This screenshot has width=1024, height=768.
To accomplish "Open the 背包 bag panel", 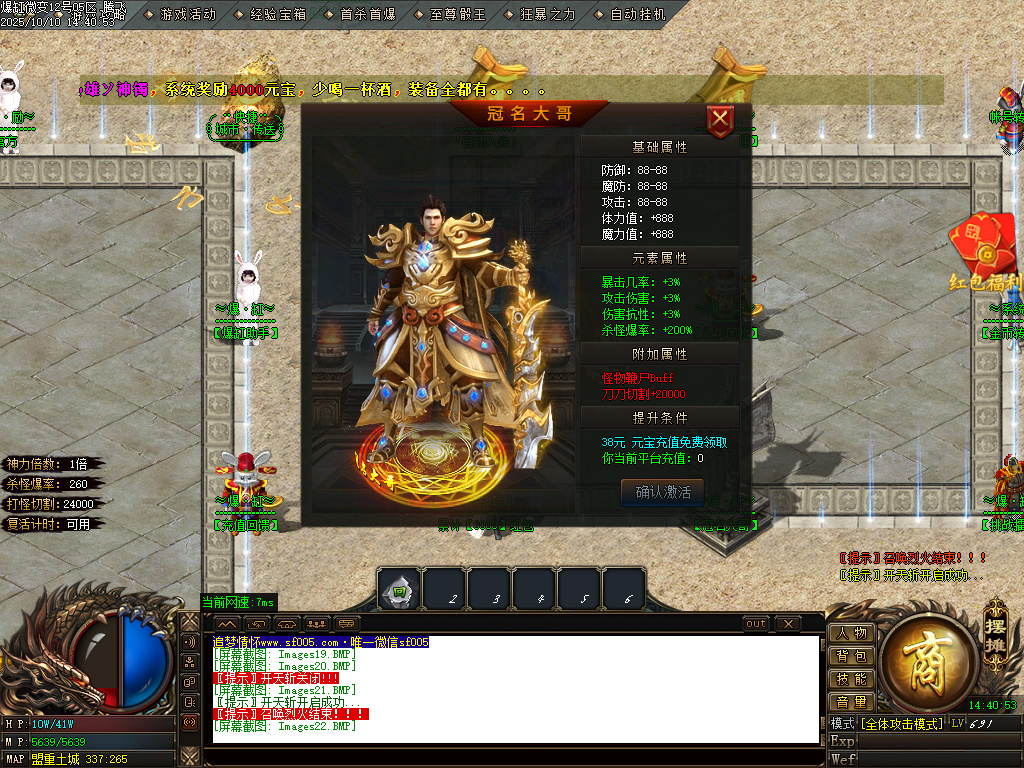I will coord(851,656).
